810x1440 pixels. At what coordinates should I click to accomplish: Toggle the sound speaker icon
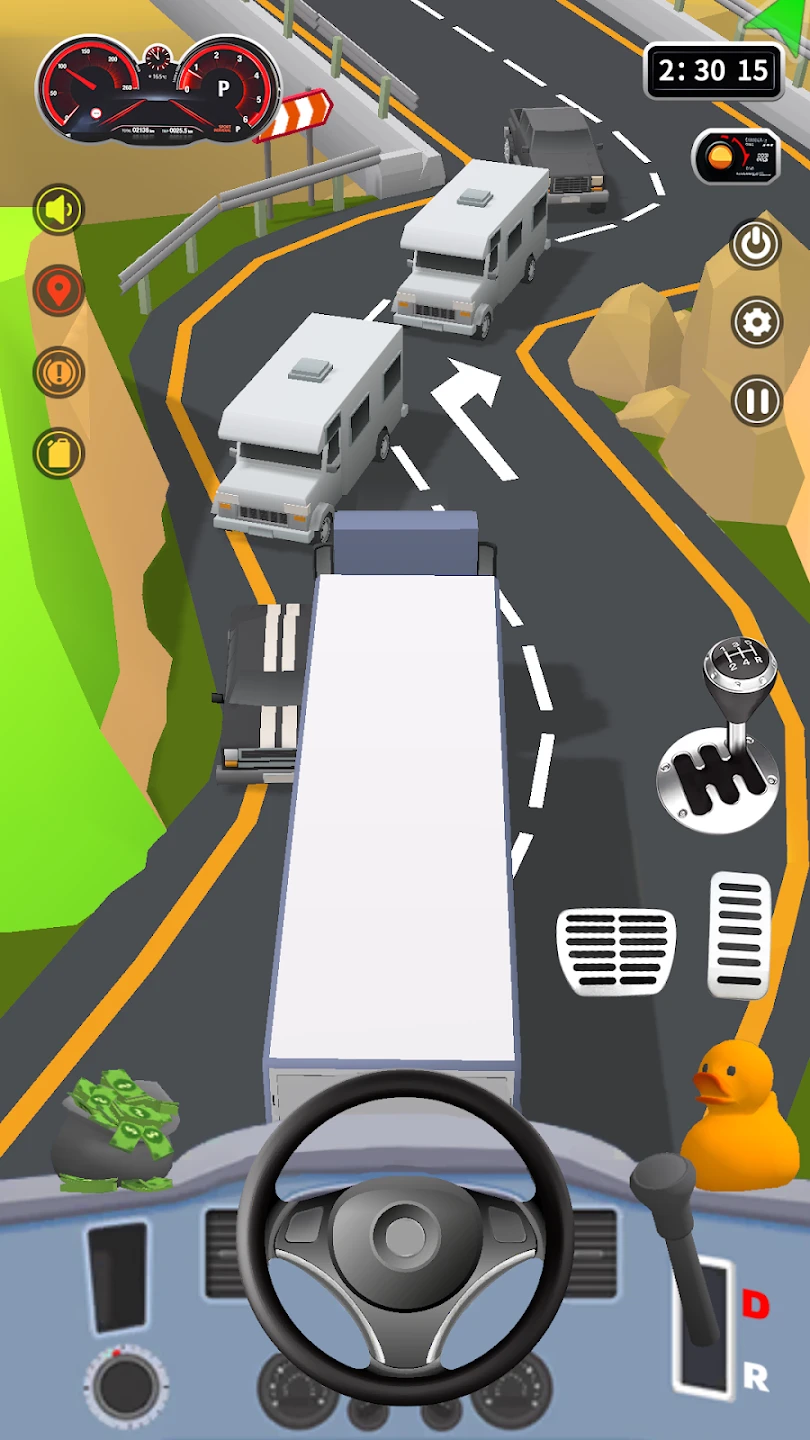pyautogui.click(x=59, y=210)
